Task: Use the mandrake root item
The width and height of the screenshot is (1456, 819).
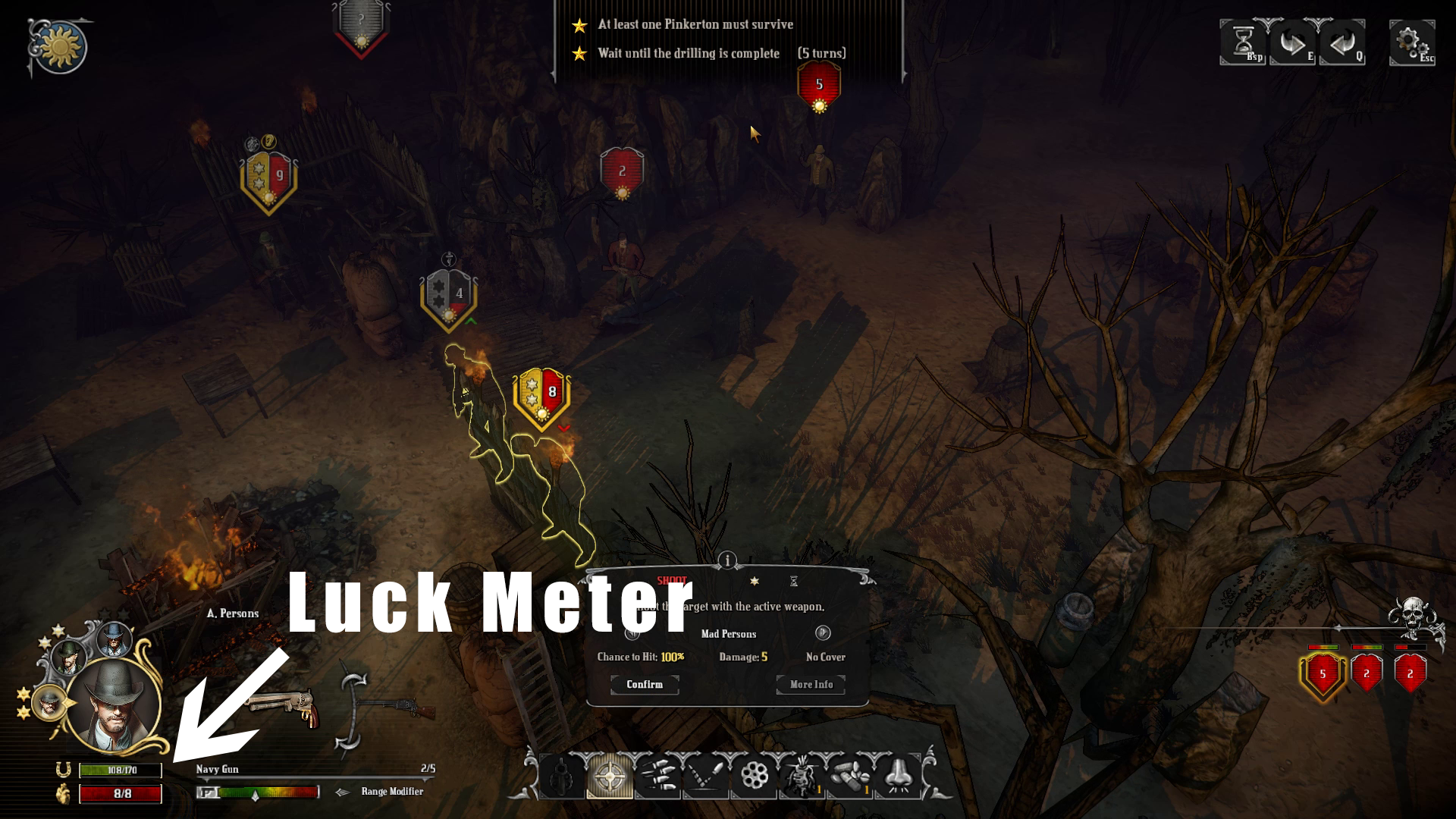Action: (x=802, y=776)
